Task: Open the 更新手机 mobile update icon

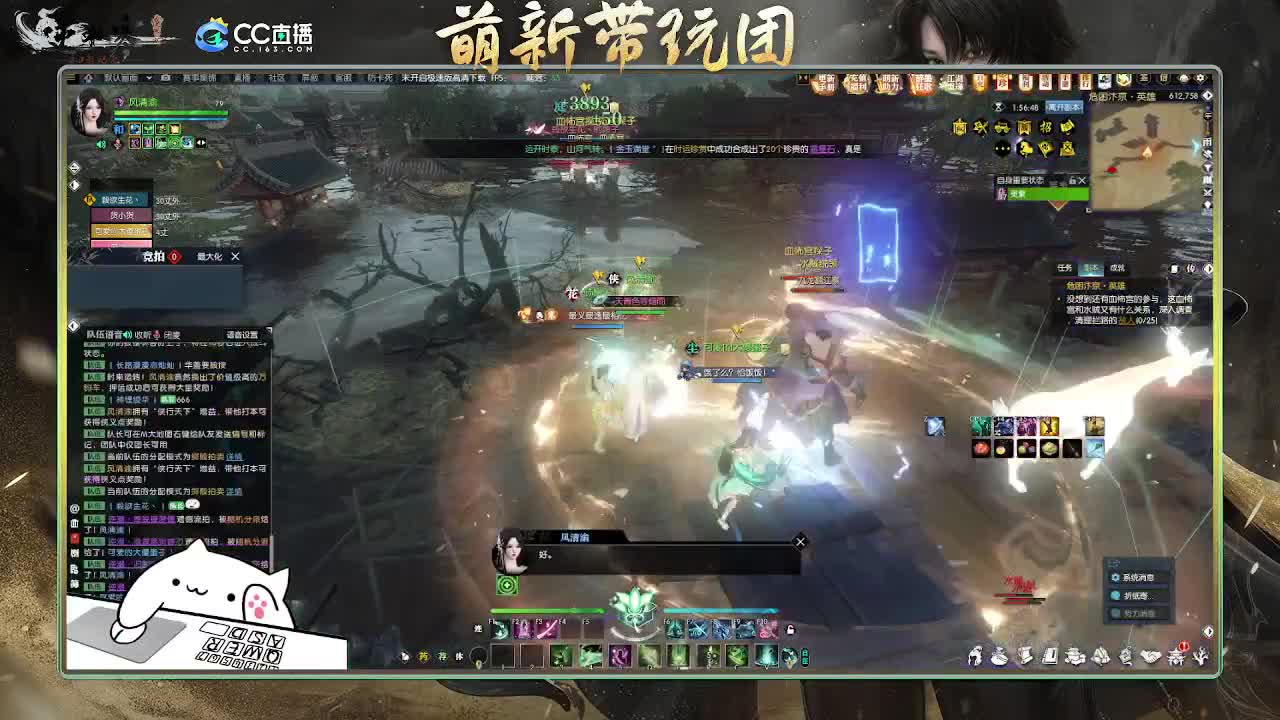Action: (824, 81)
